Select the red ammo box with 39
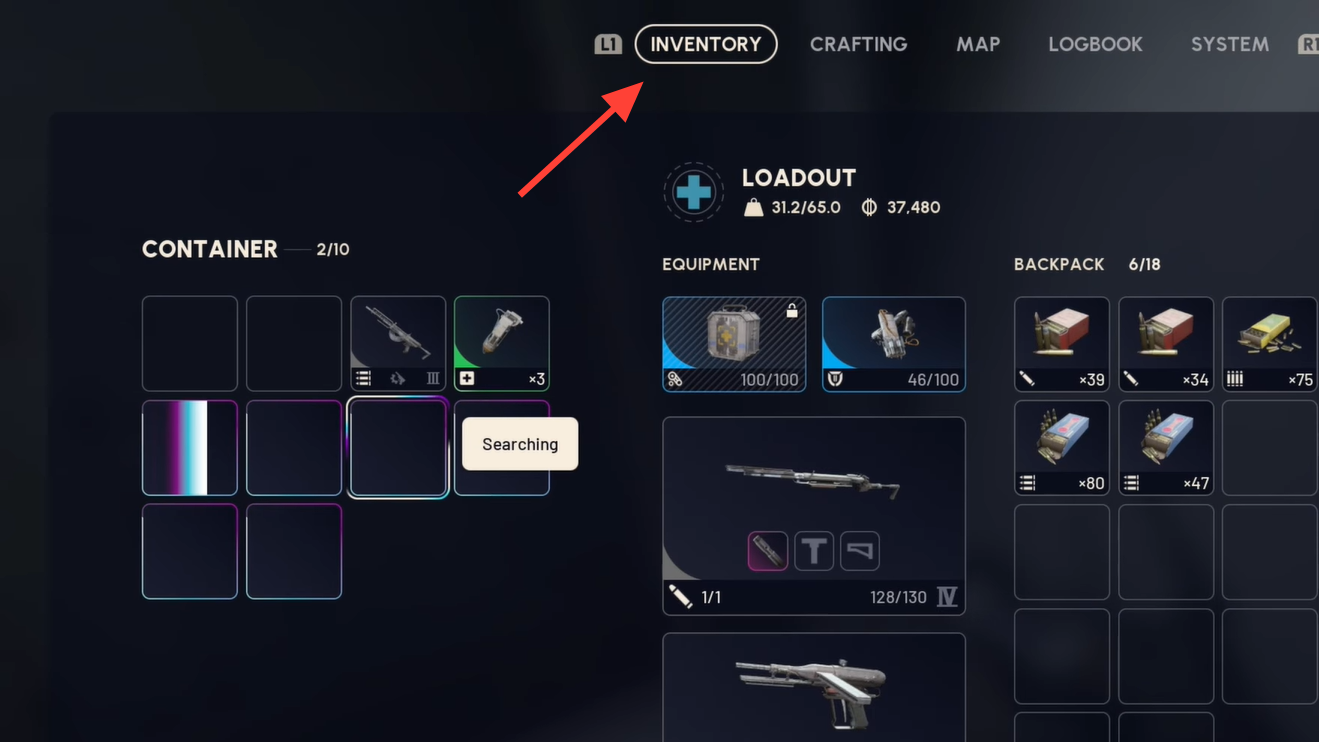This screenshot has height=742, width=1319. click(1061, 343)
